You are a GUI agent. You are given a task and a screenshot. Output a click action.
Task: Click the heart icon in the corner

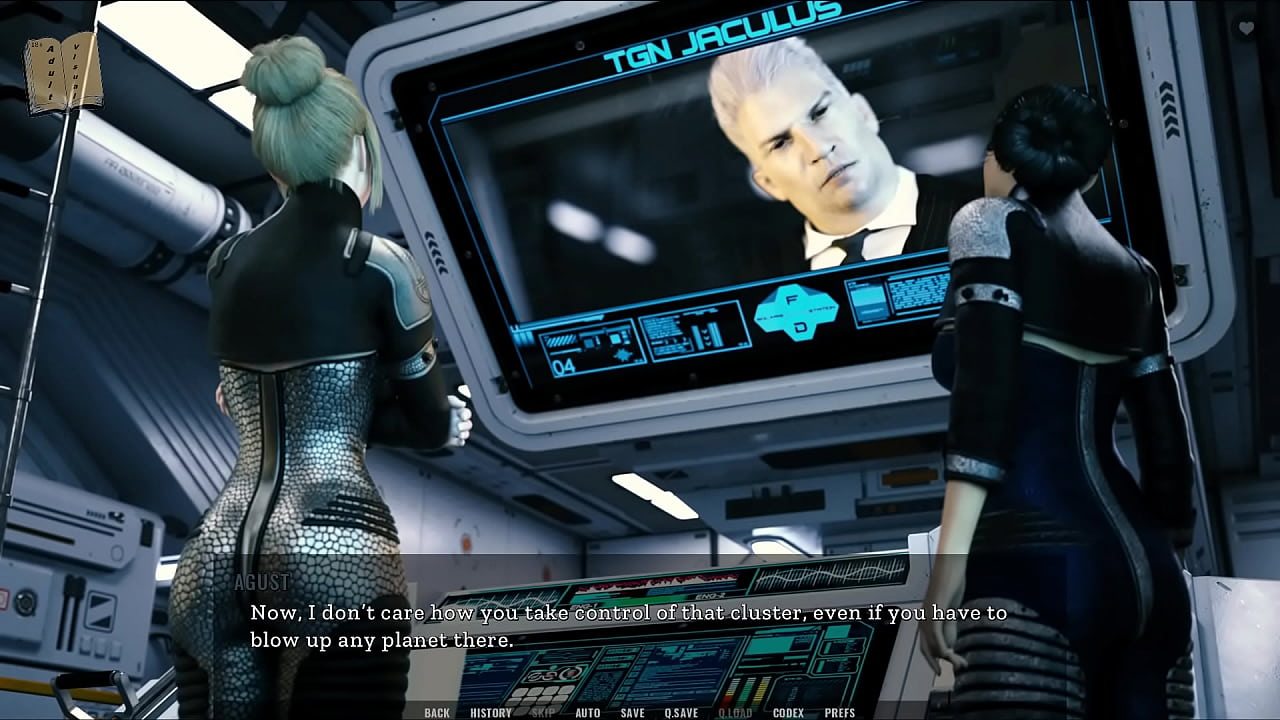[1246, 29]
